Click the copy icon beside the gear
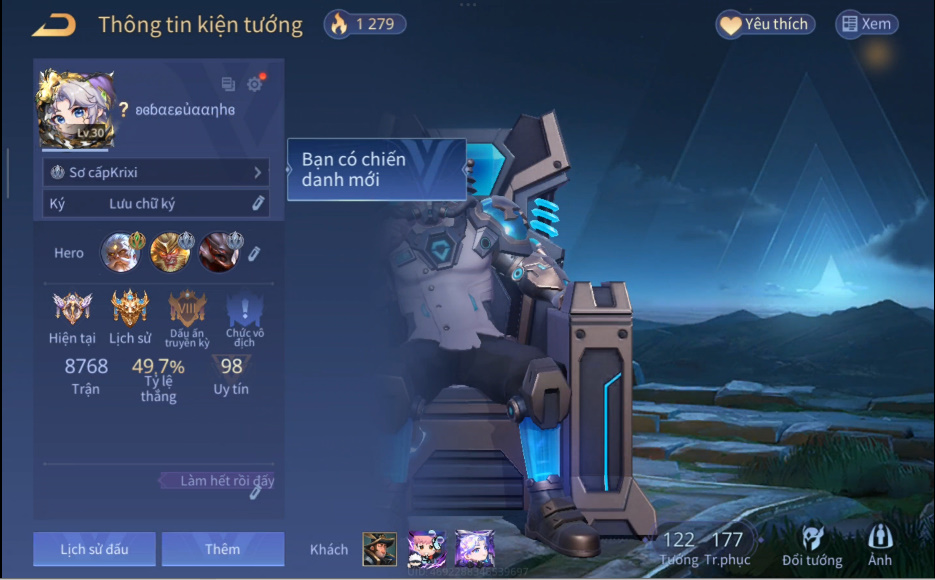The height and width of the screenshot is (580, 935). [x=228, y=85]
